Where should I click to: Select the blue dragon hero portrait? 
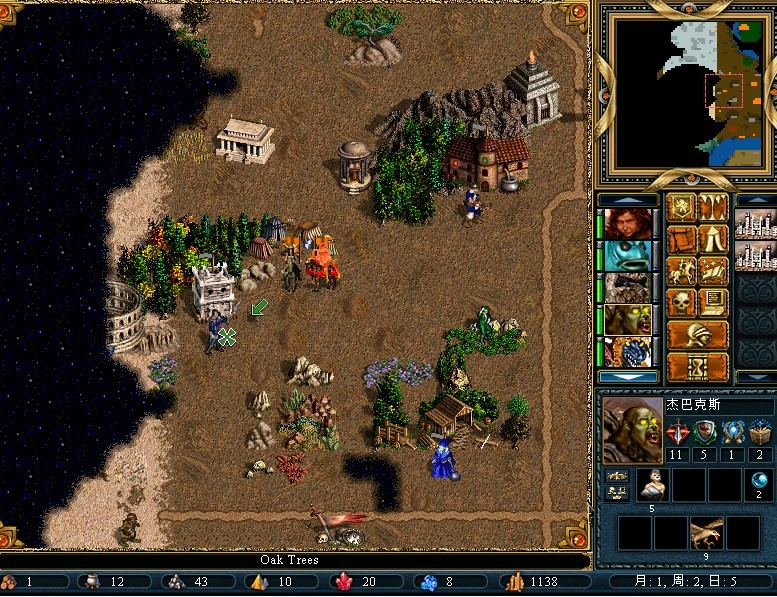click(x=627, y=352)
